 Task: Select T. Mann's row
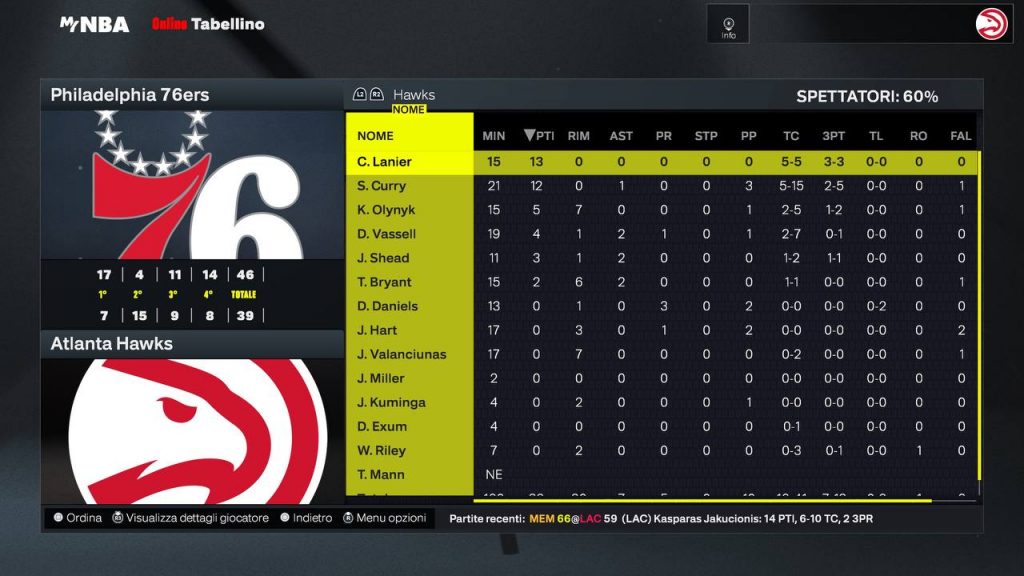(381, 474)
